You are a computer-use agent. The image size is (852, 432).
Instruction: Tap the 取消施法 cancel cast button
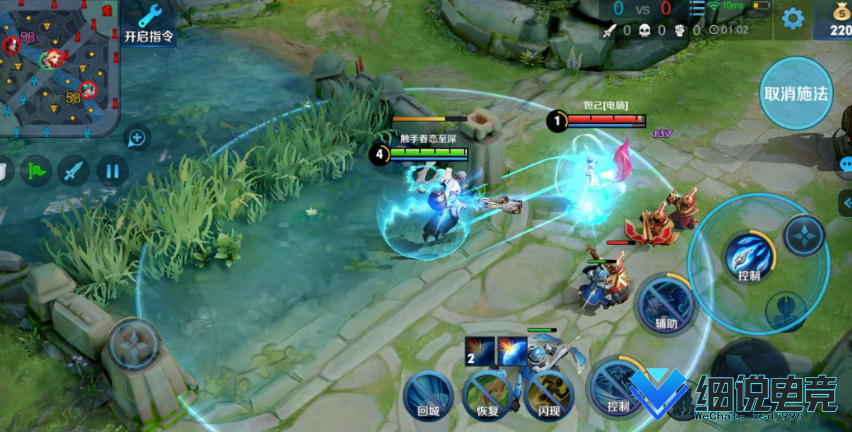click(796, 94)
